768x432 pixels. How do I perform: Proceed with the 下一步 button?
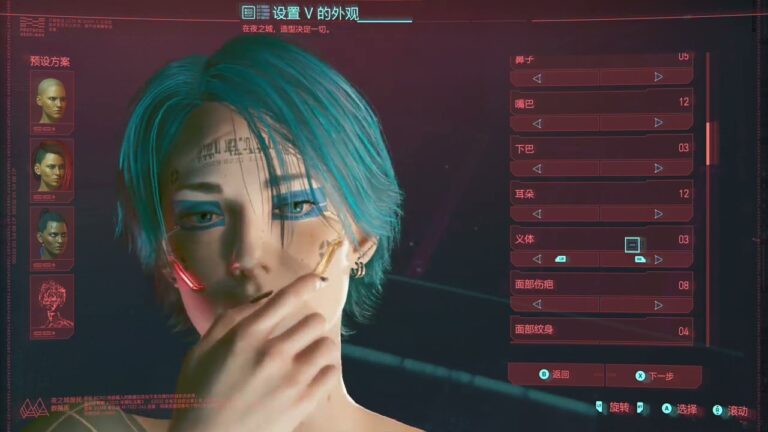[x=653, y=377]
